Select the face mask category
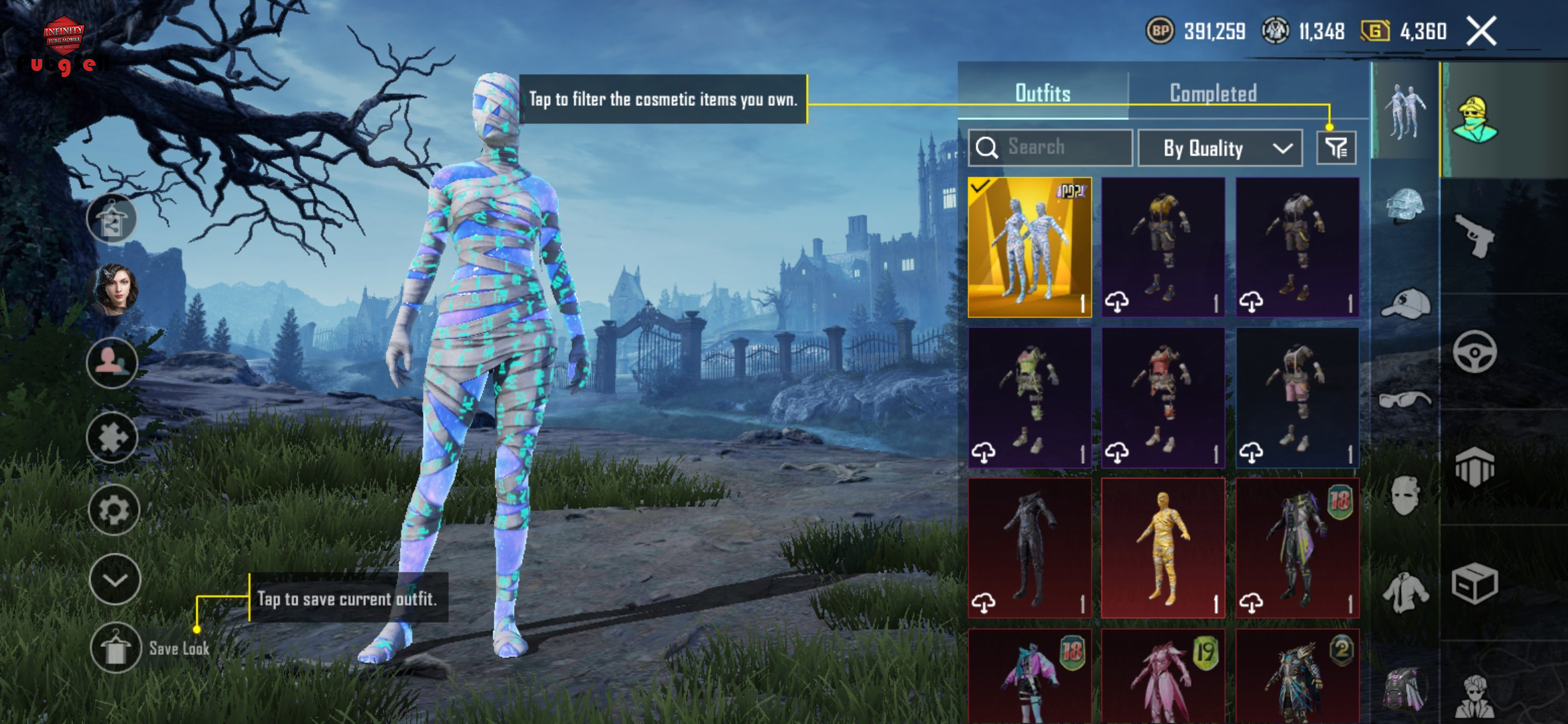This screenshot has width=1568, height=724. [1405, 495]
